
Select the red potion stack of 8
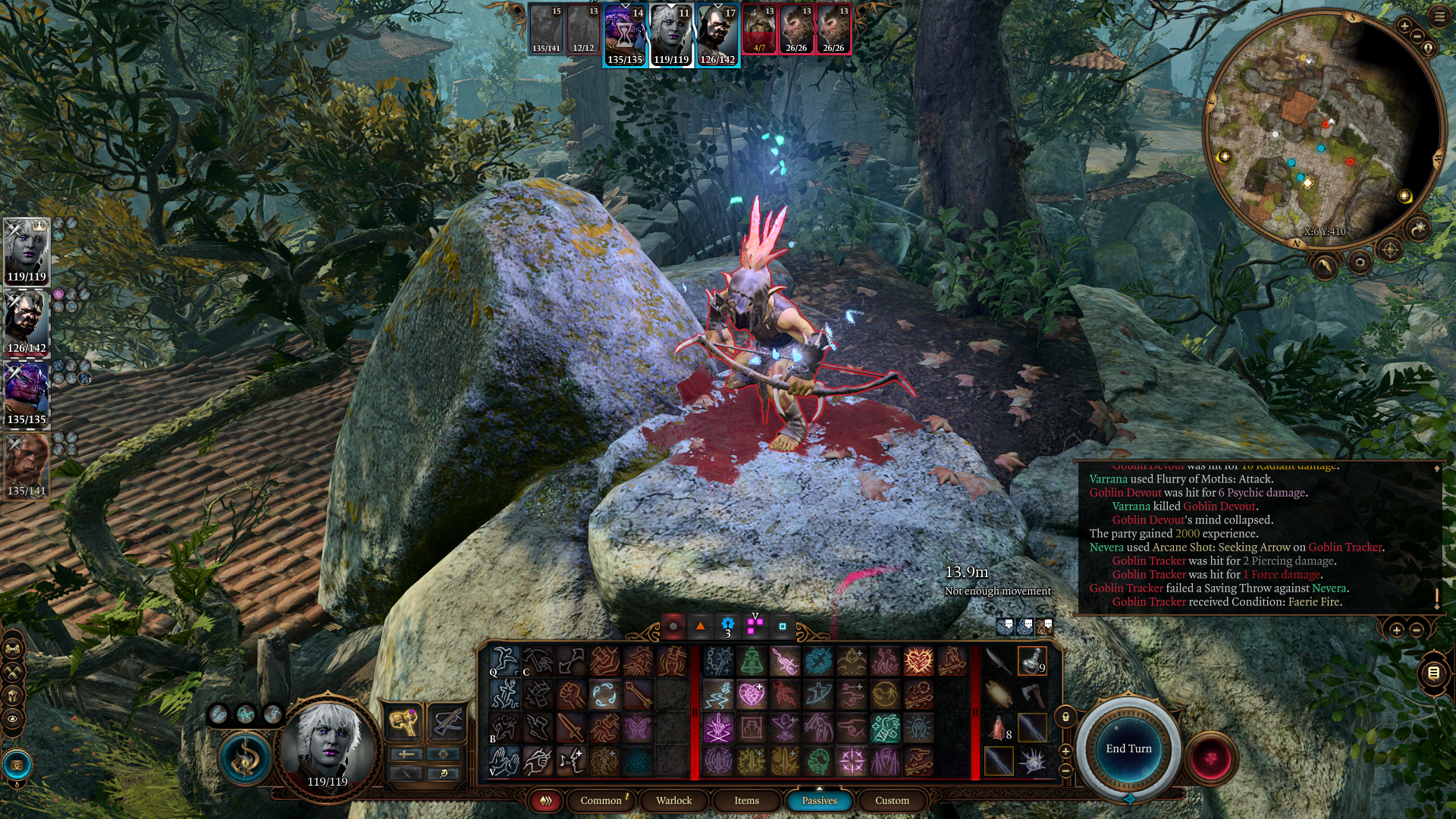pyautogui.click(x=999, y=728)
